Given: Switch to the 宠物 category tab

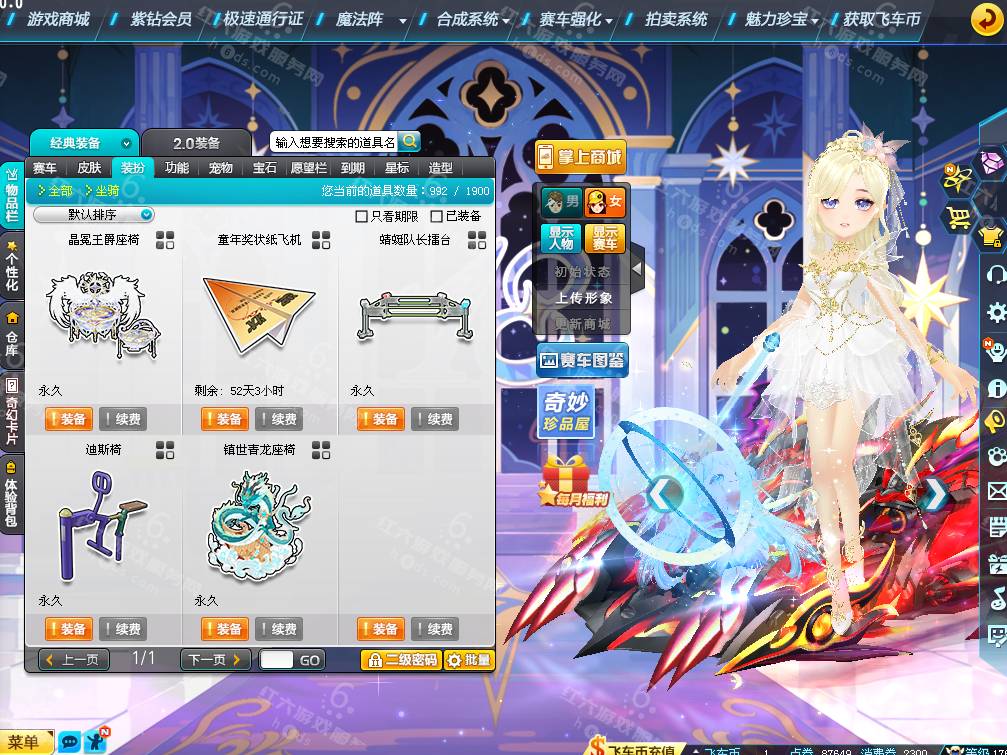Looking at the screenshot, I should click(221, 168).
